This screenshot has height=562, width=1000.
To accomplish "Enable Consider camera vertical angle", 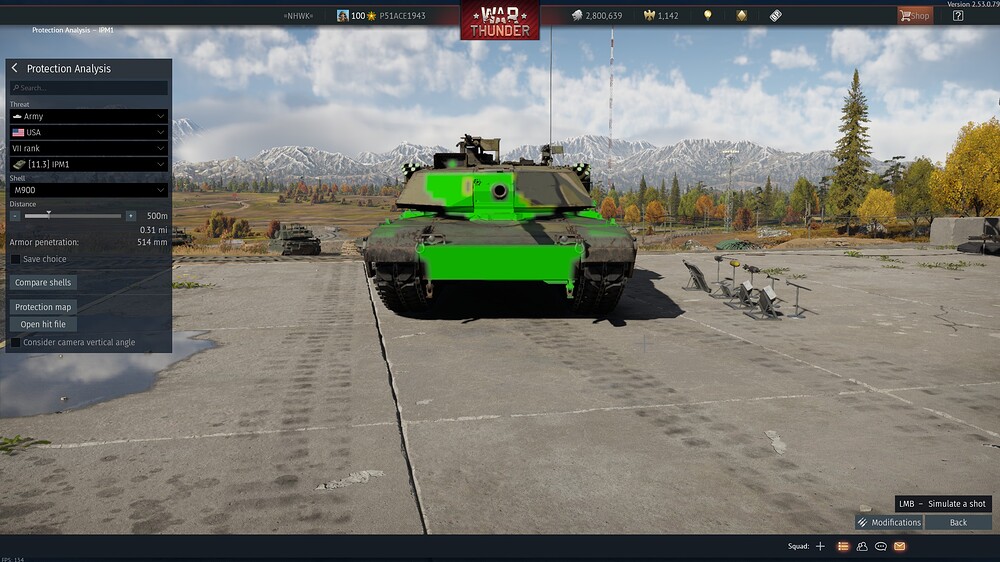I will click(x=15, y=342).
